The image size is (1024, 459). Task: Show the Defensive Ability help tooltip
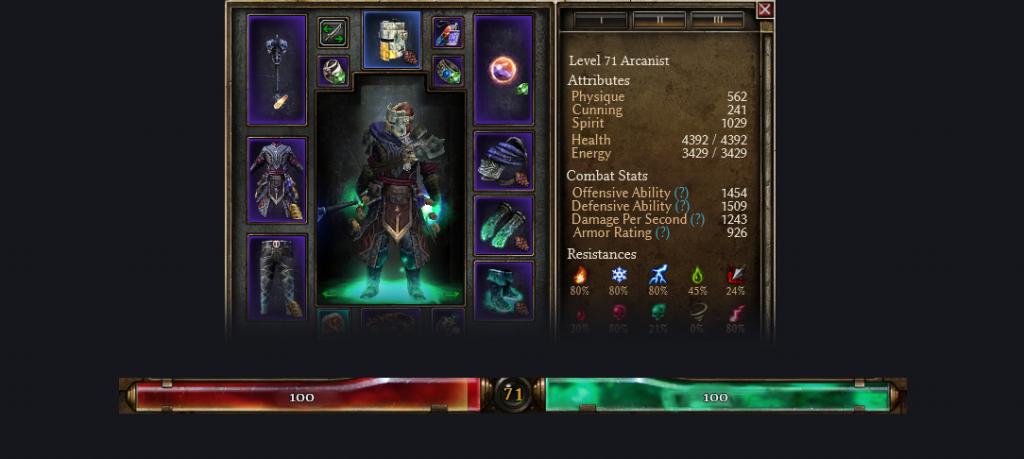[x=682, y=206]
